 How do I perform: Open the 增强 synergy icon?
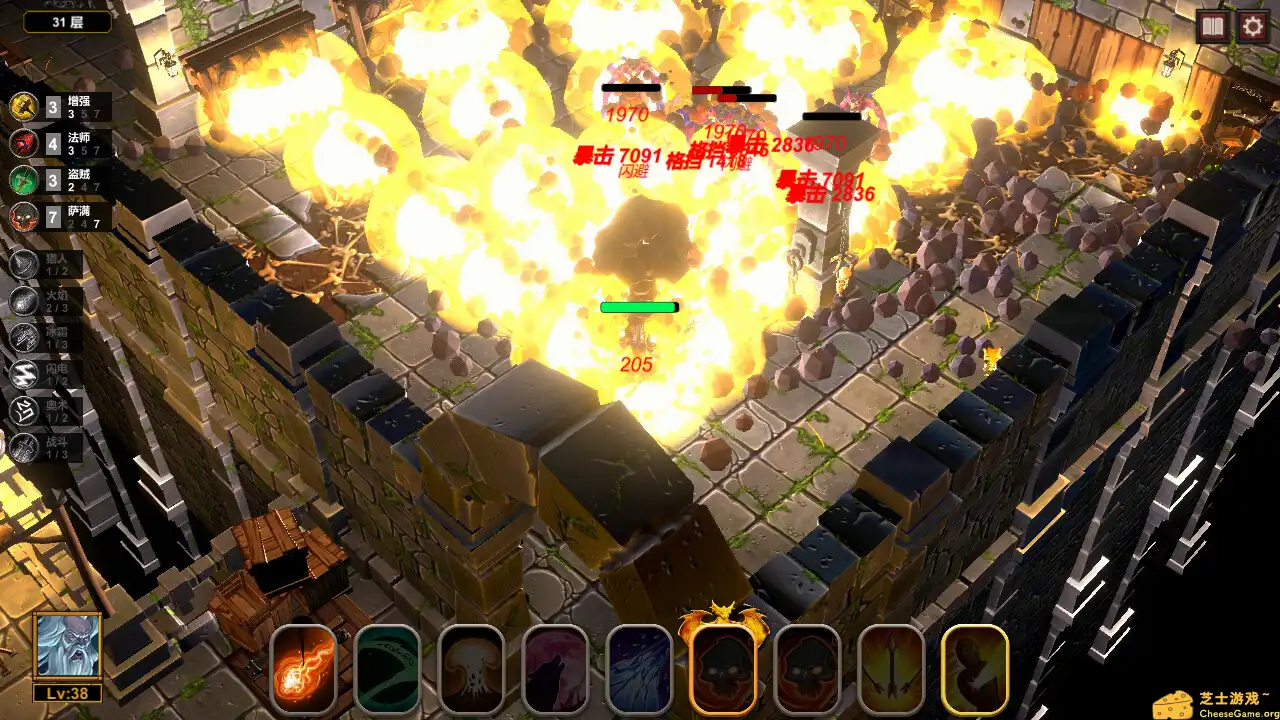click(x=22, y=106)
